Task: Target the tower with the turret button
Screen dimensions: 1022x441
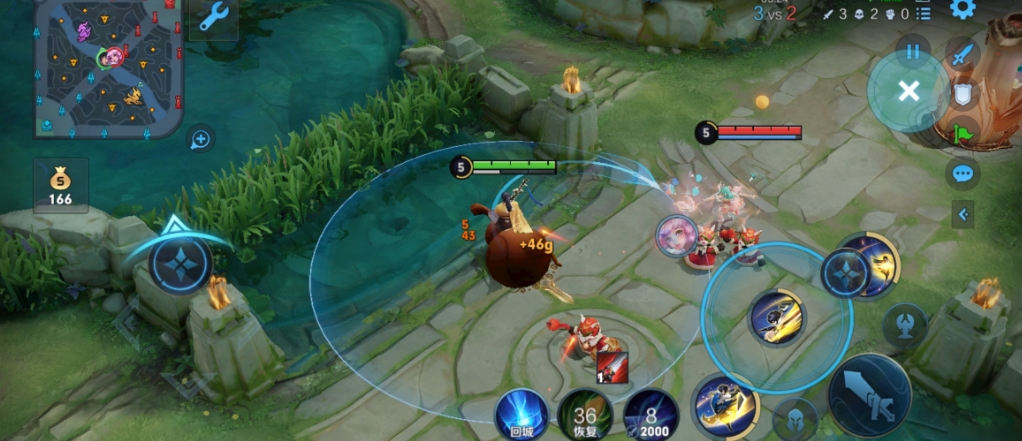Action: [904, 325]
